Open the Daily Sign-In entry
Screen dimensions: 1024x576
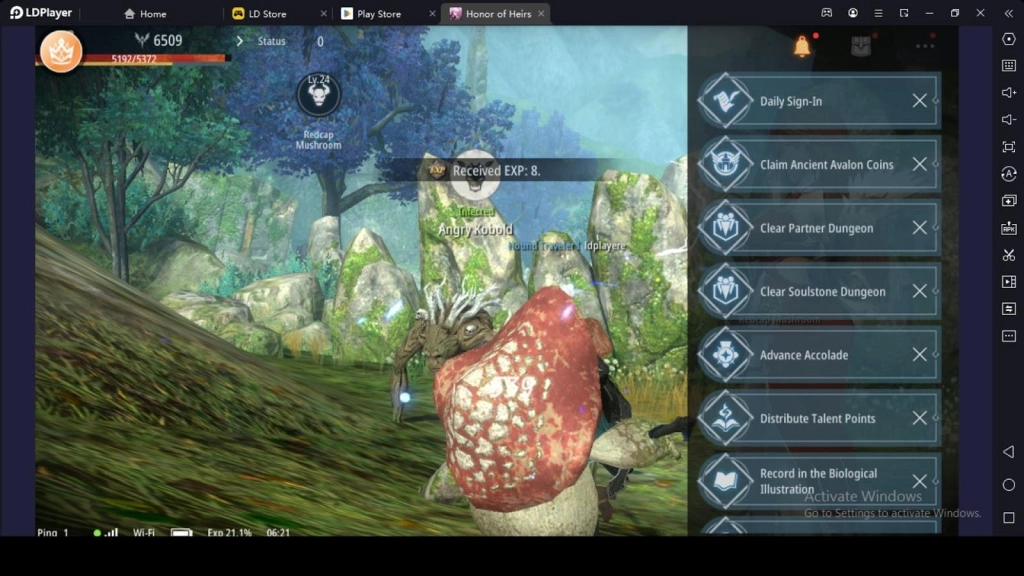805,101
